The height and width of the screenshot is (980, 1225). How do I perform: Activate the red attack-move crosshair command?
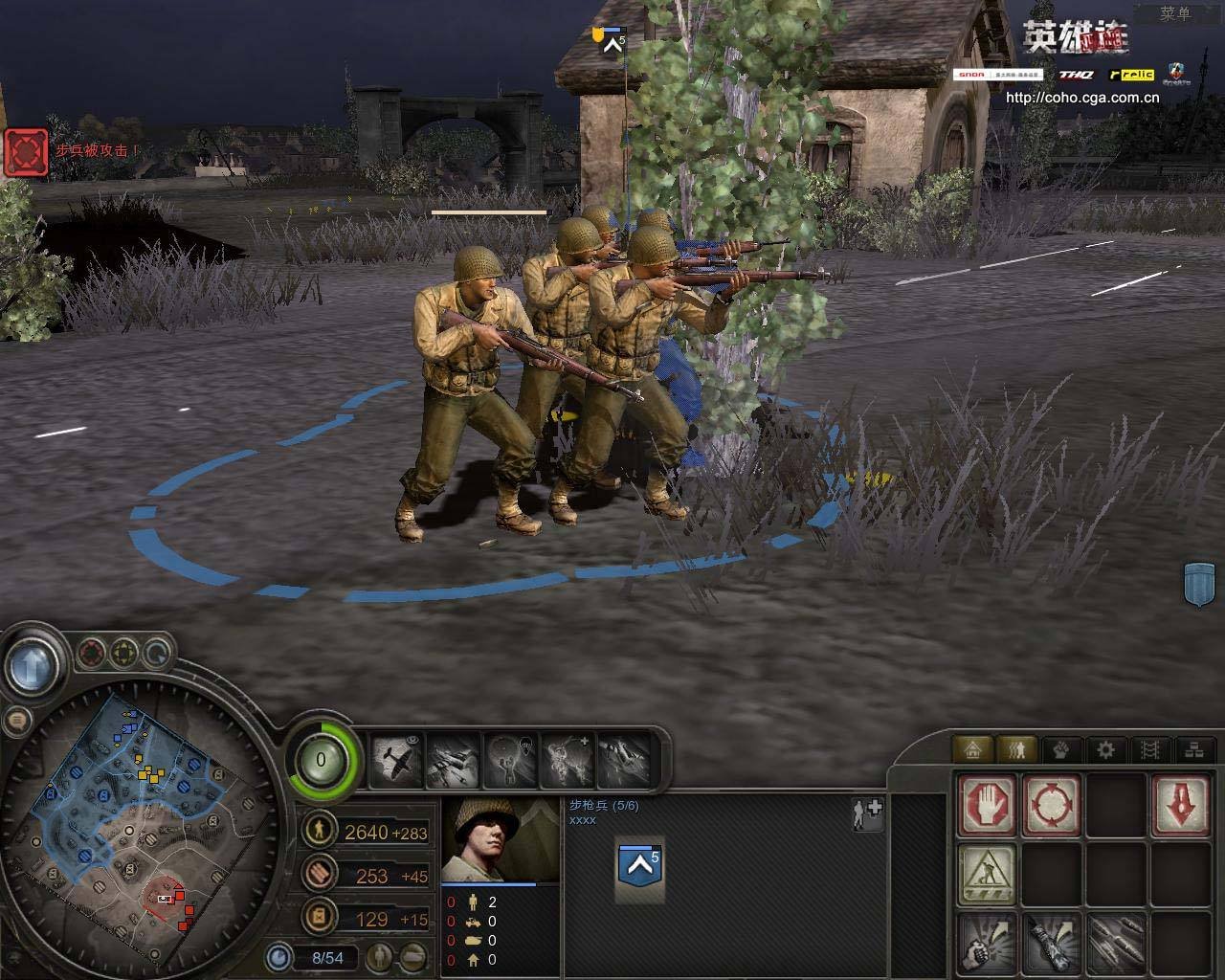tap(1051, 805)
